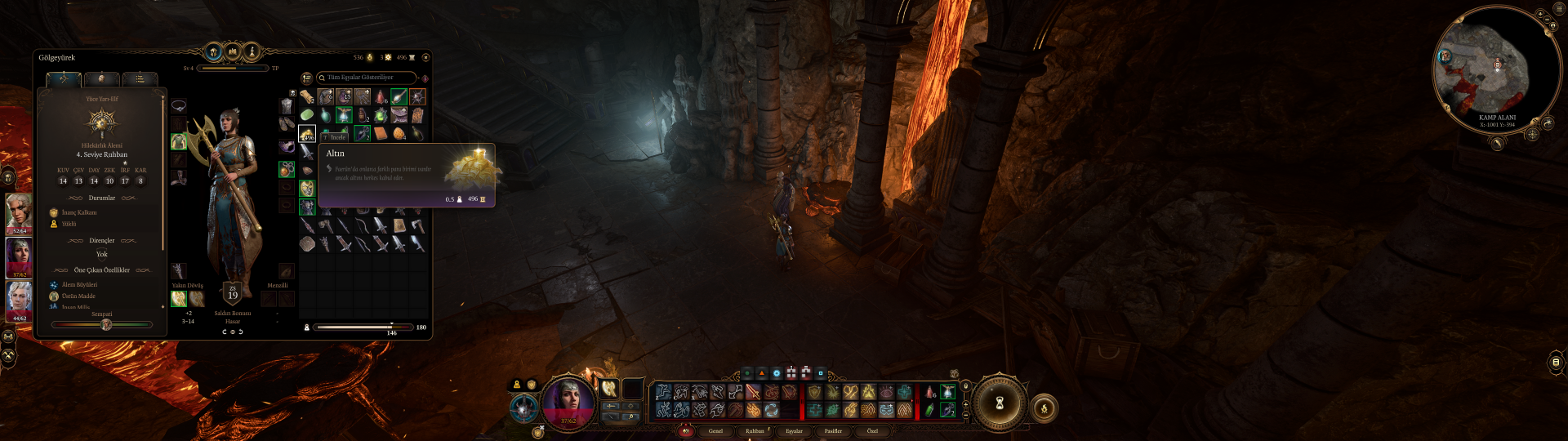The image size is (1568, 441).
Task: Zoom in the minimap with plus button
Action: click(1539, 15)
